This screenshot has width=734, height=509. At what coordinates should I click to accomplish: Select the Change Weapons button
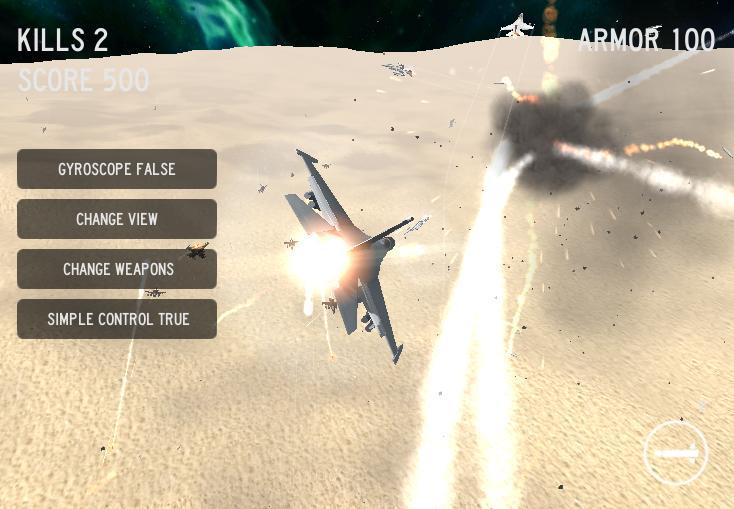[117, 269]
